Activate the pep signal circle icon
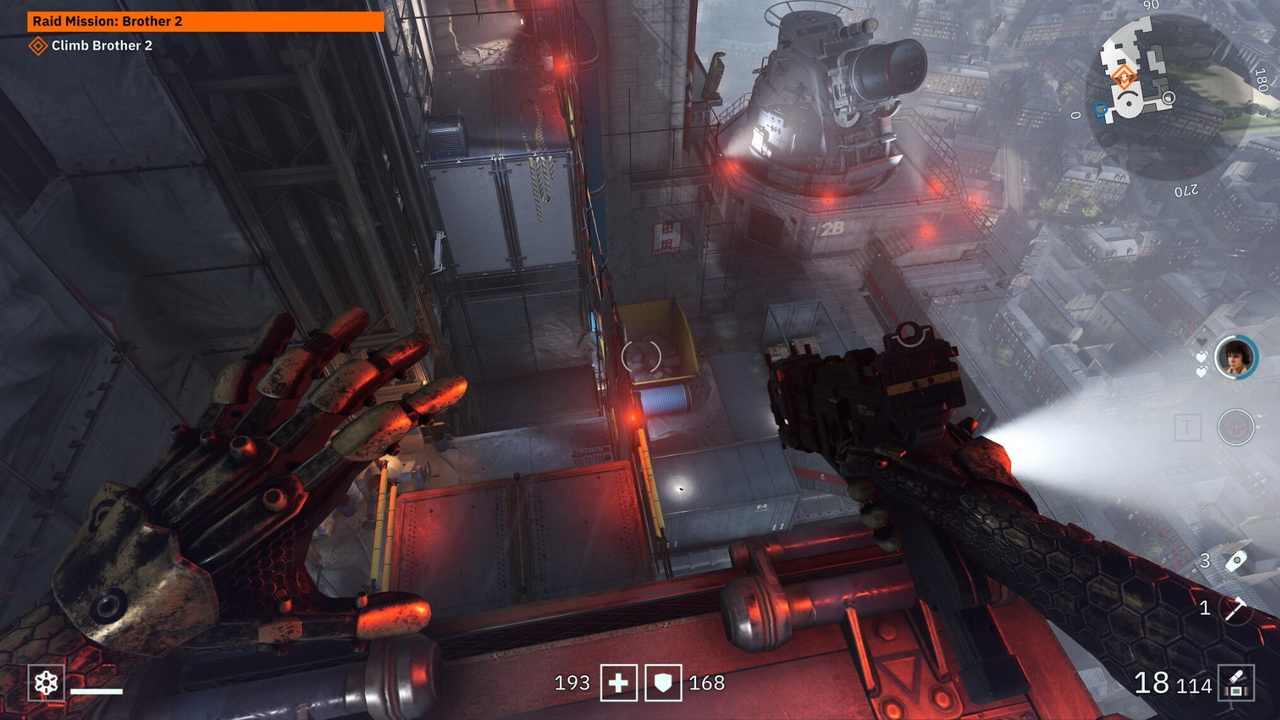Screen dimensions: 1280x720 coord(1236,428)
